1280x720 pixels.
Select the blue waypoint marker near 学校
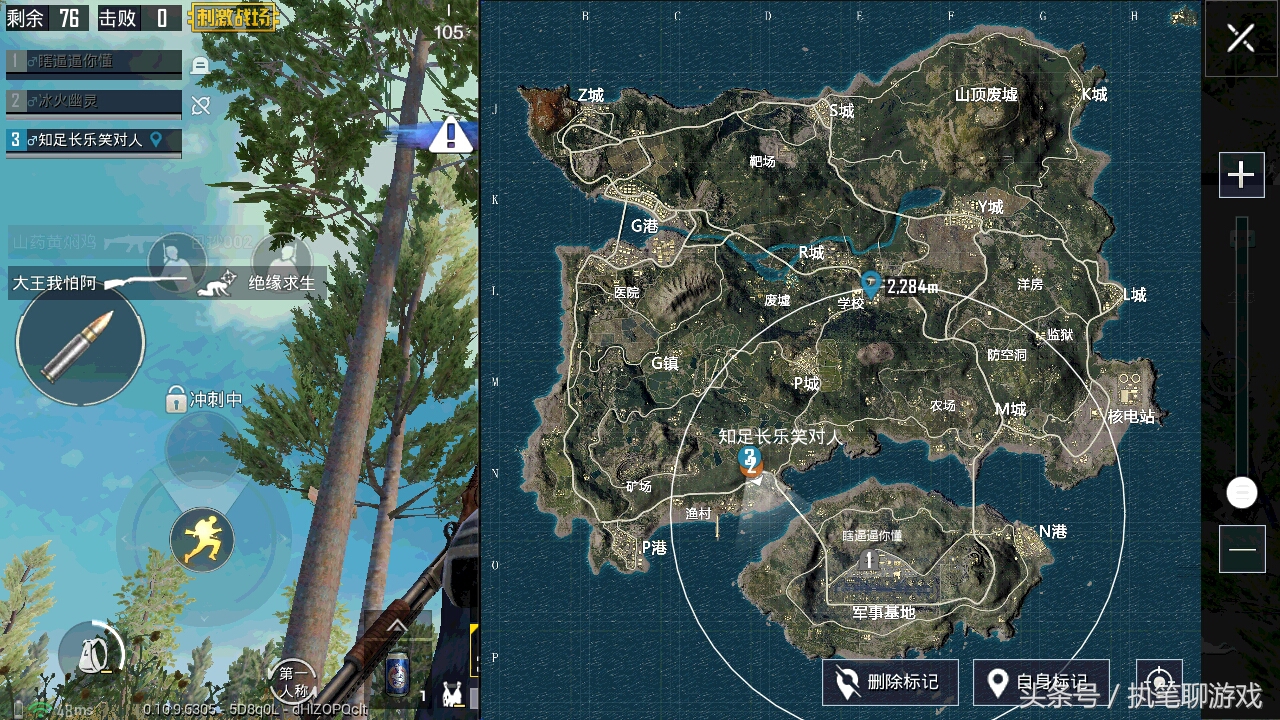pos(871,283)
